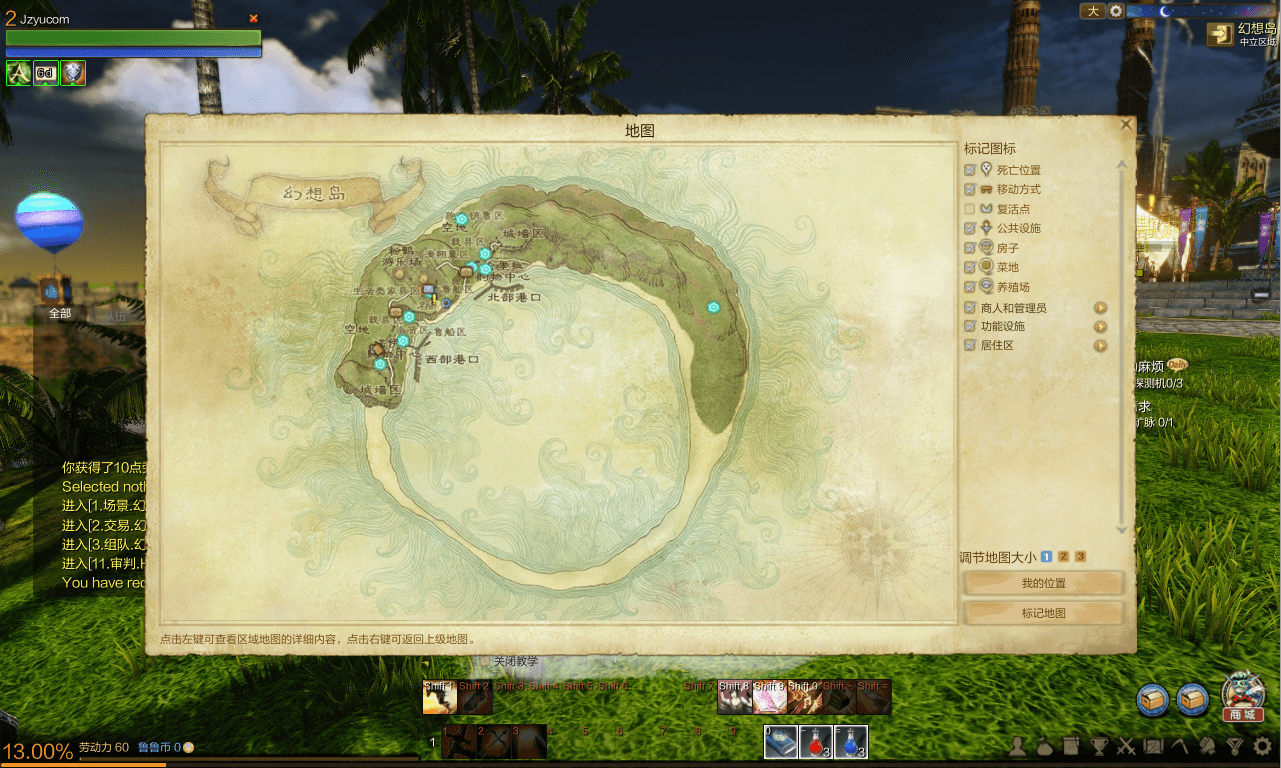Image resolution: width=1281 pixels, height=768 pixels.
Task: Enable the 复活点 marker checkbox
Action: point(970,209)
